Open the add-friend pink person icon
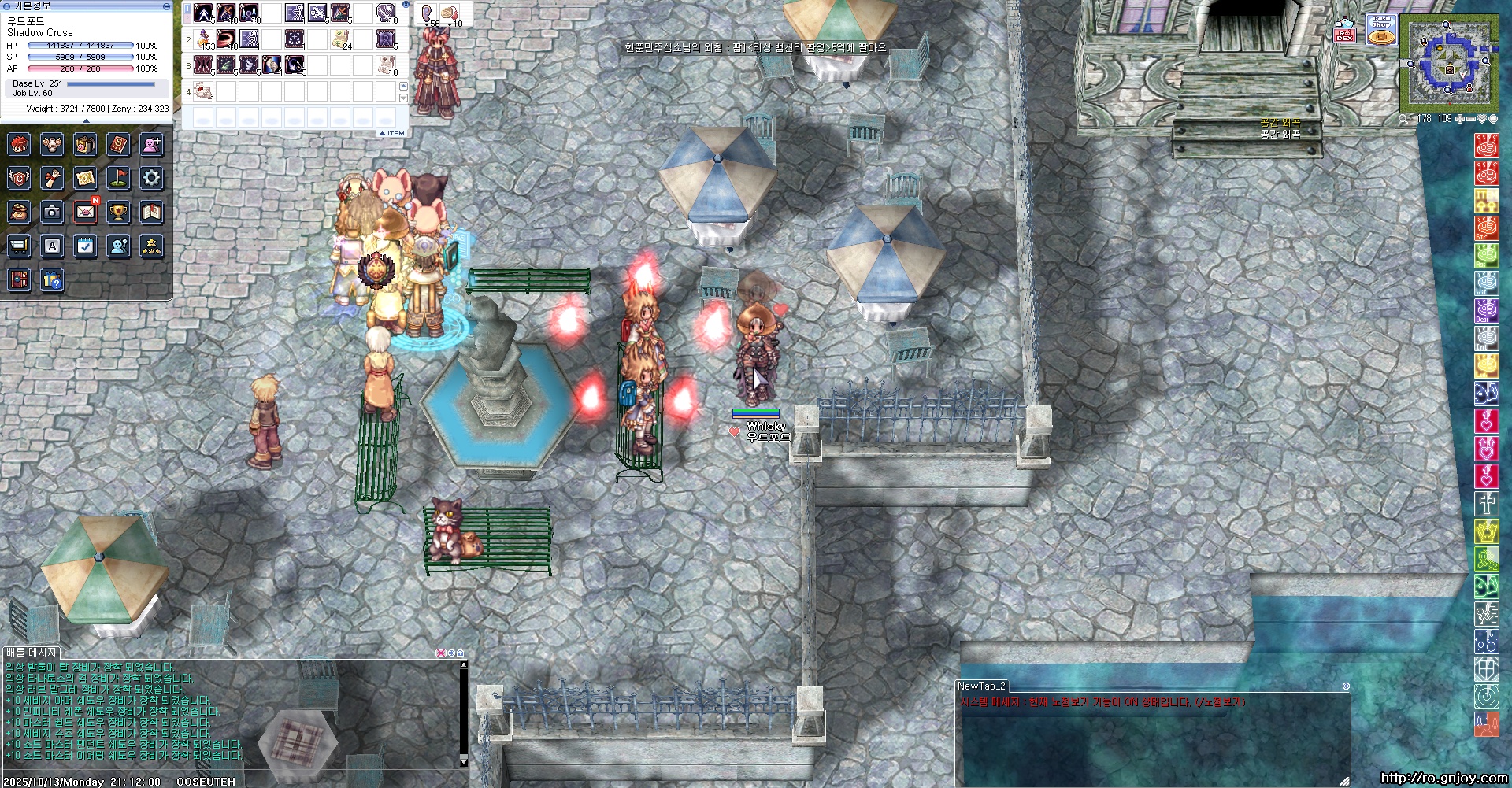Viewport: 1512px width, 788px height. 151,144
